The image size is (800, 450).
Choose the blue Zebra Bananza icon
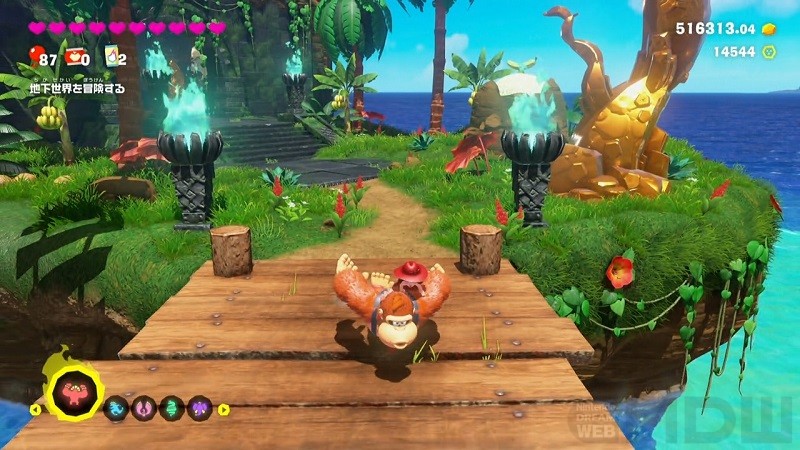click(116, 408)
